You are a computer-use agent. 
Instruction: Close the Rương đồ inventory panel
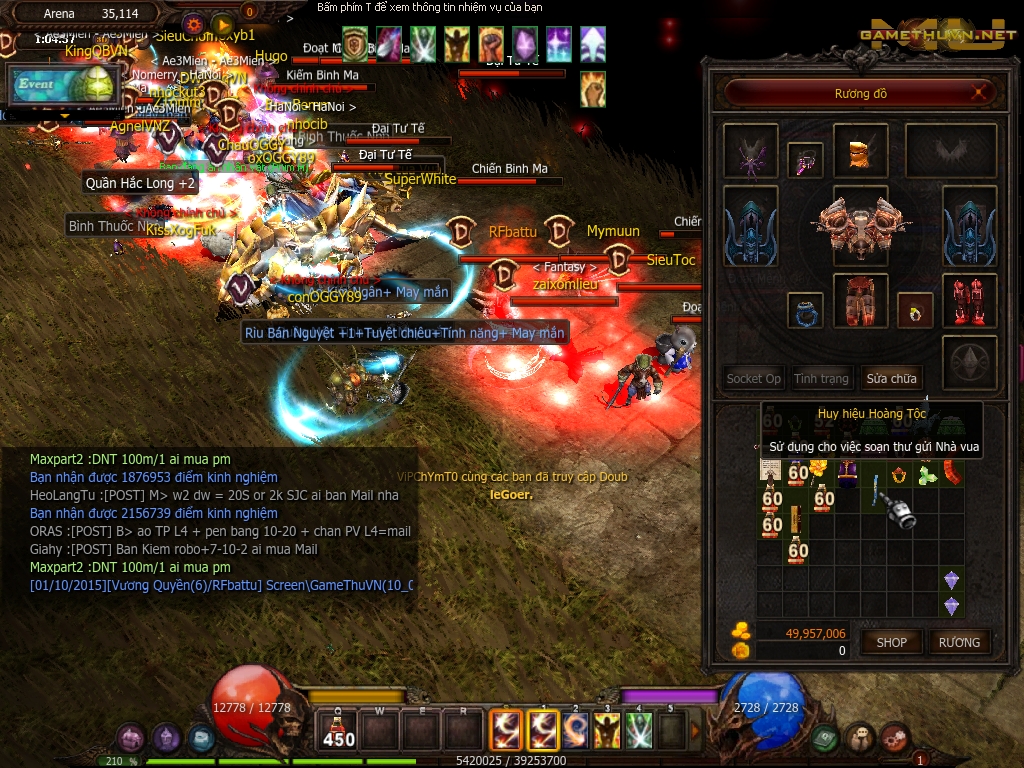(983, 93)
